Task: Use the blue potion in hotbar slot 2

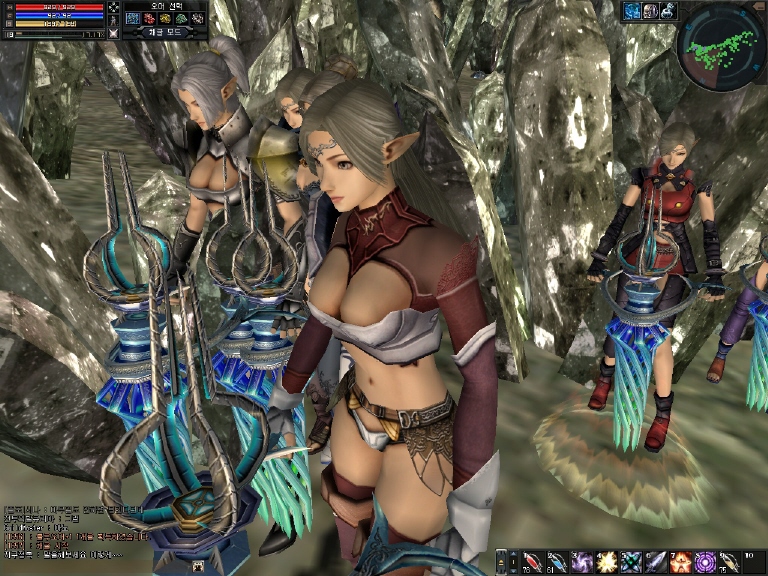Action: 556,561
